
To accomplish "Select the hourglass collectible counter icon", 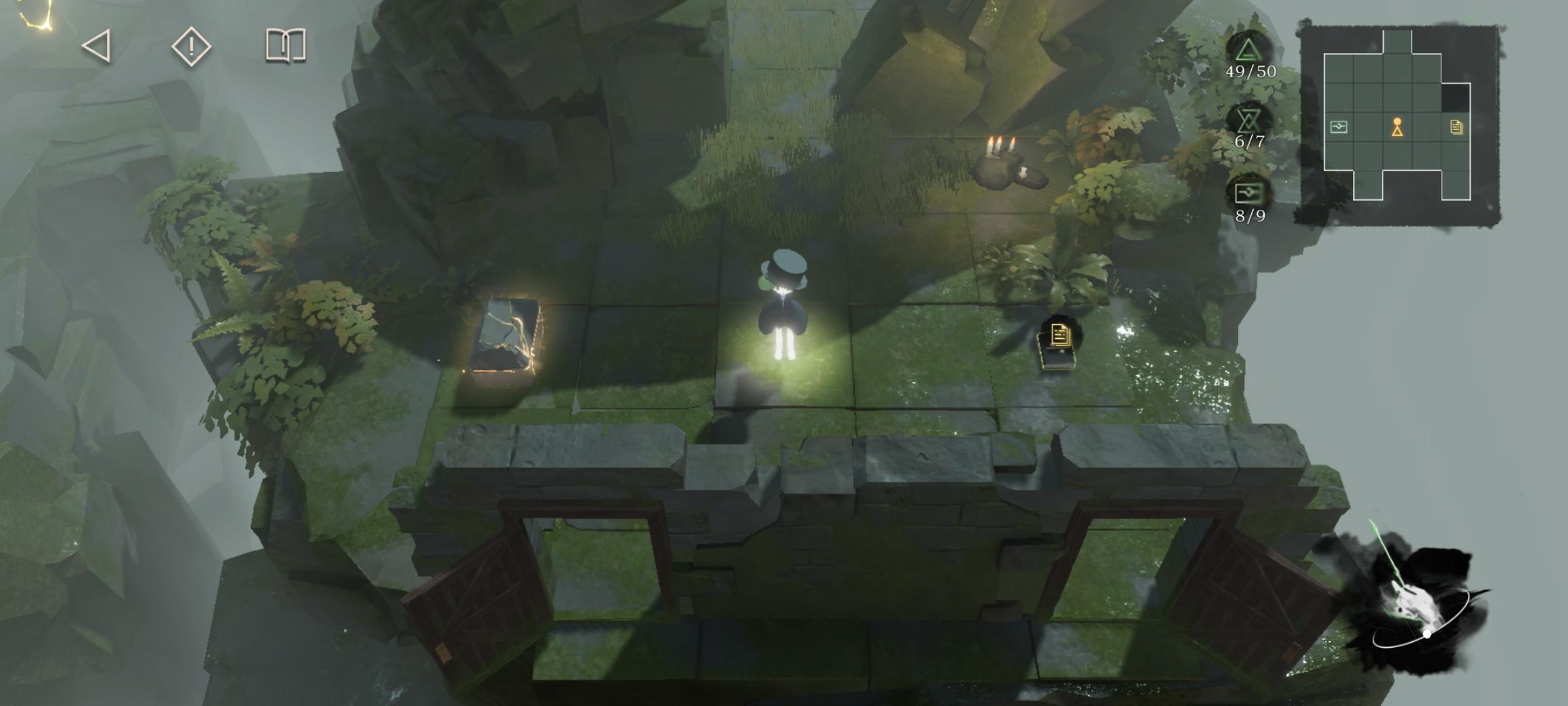I will coord(1249,120).
